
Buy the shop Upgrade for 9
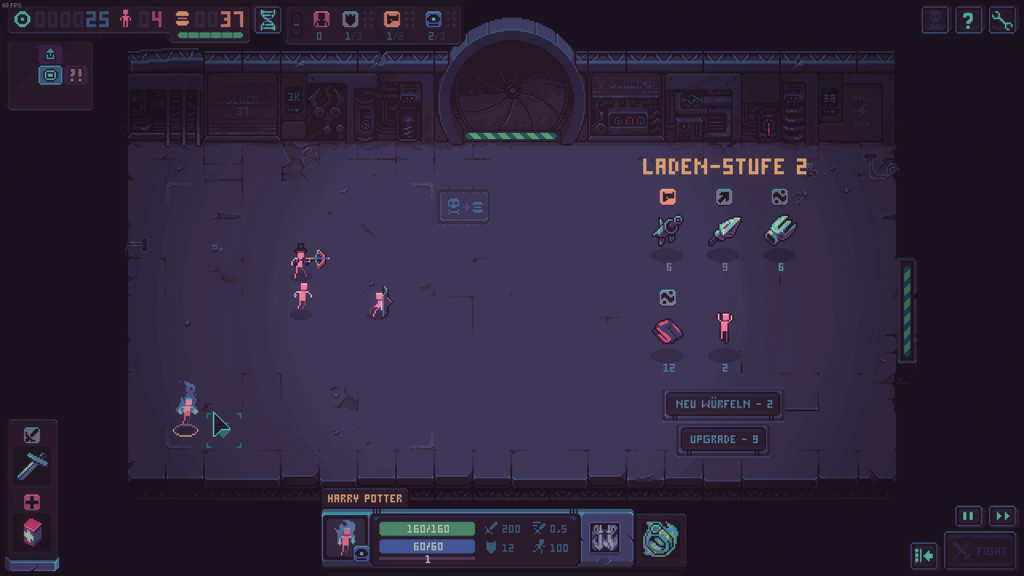(x=723, y=439)
